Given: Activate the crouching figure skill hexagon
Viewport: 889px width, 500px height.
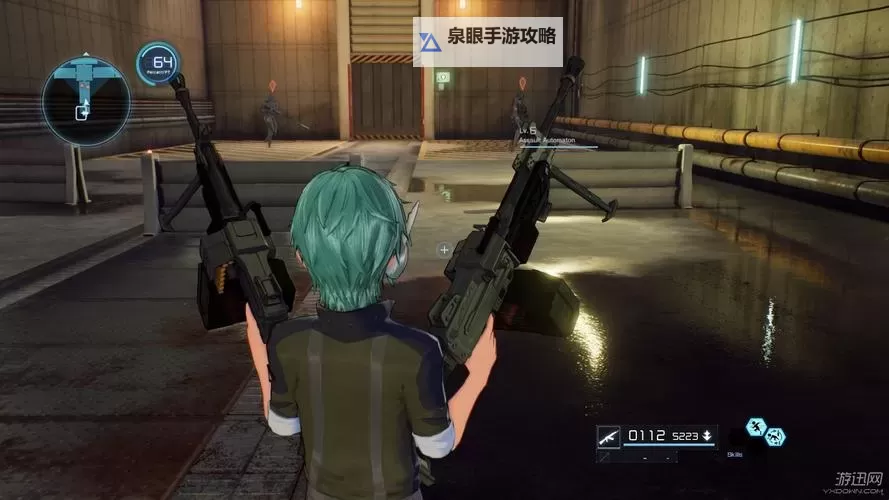Looking at the screenshot, I should (775, 437).
